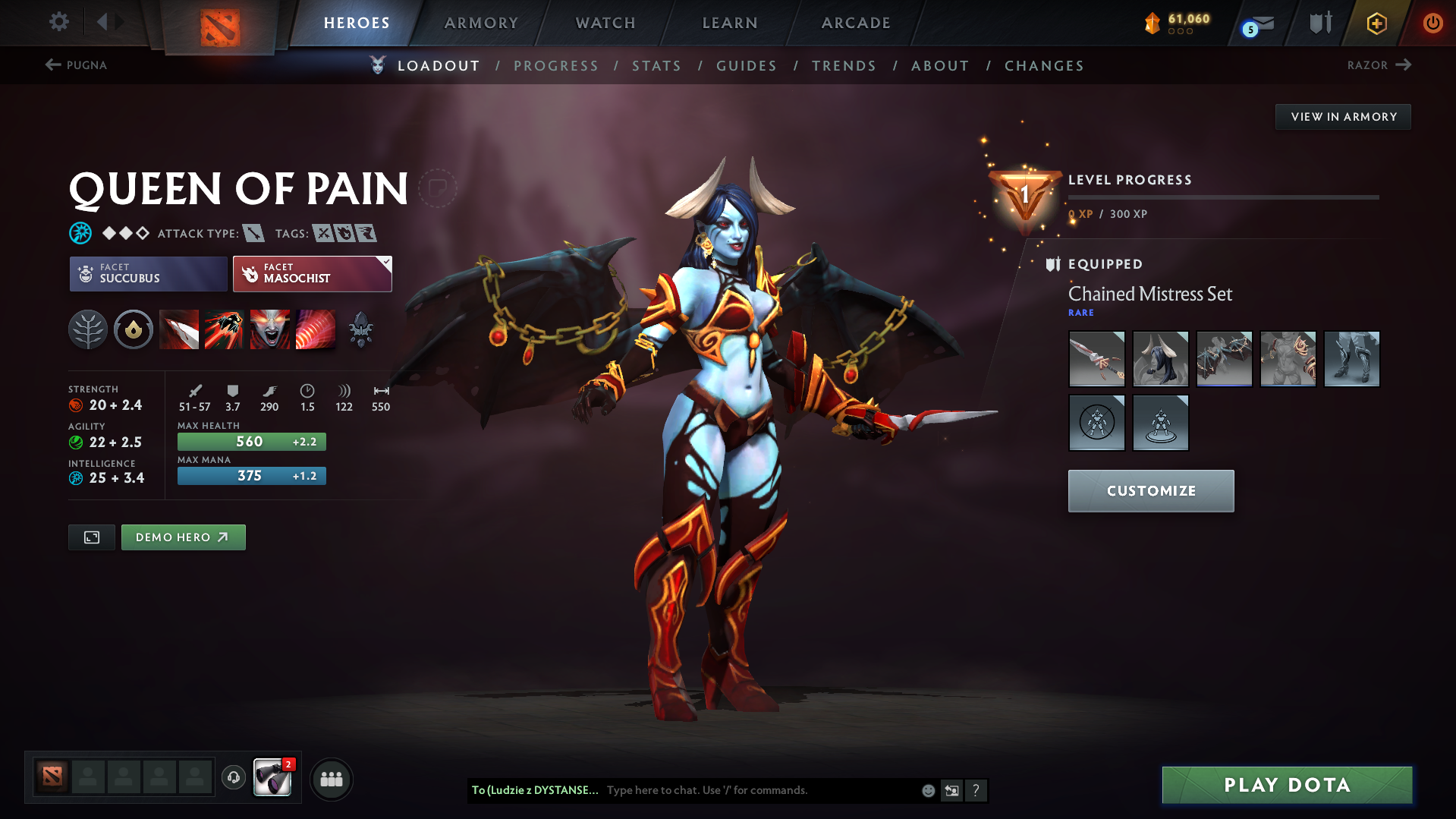Open Queen of Pain's talent tree icon

[x=88, y=329]
